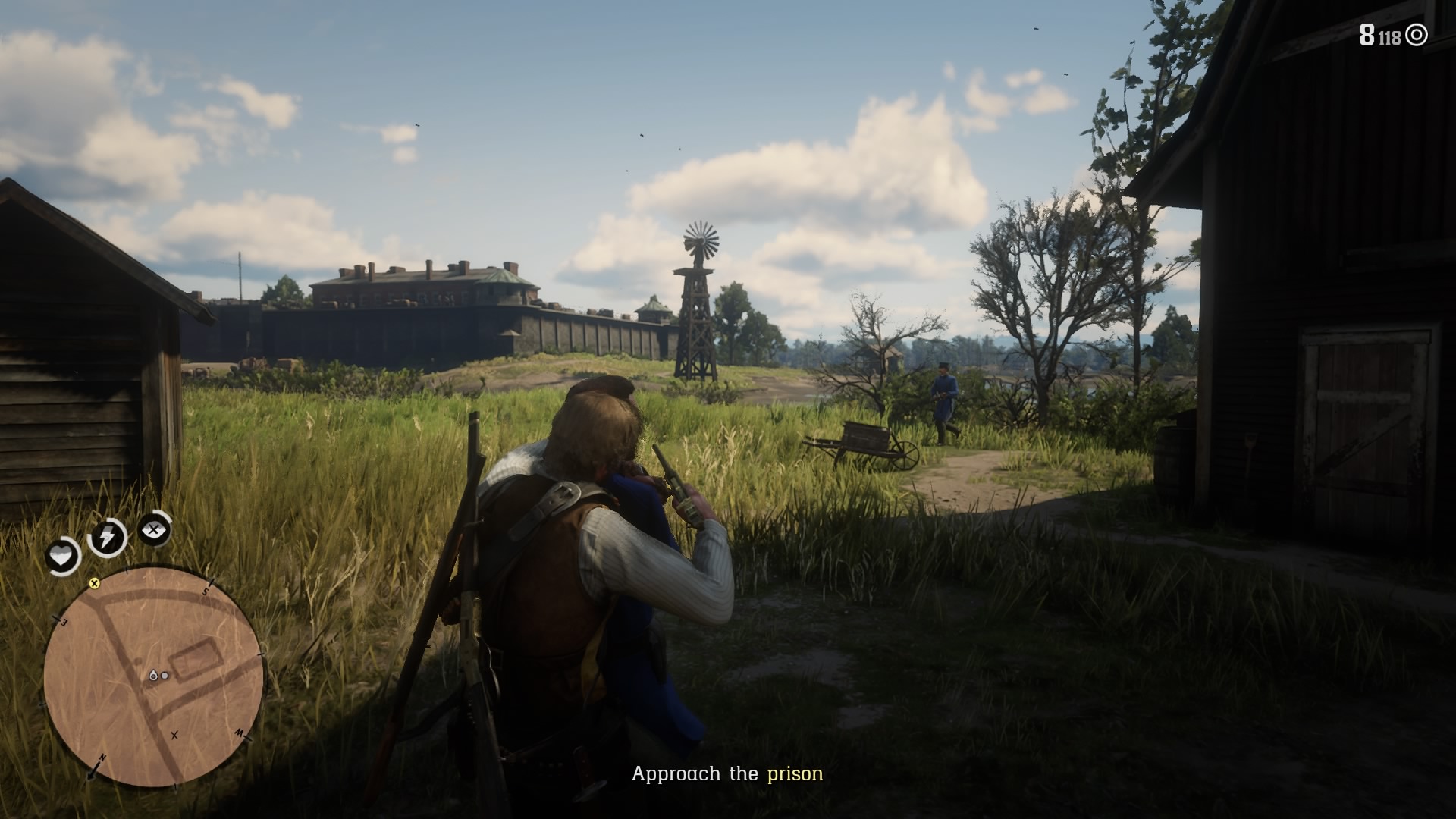This screenshot has width=1456, height=819.
Task: Click the yellow X objective blip on minimap
Action: 95,583
